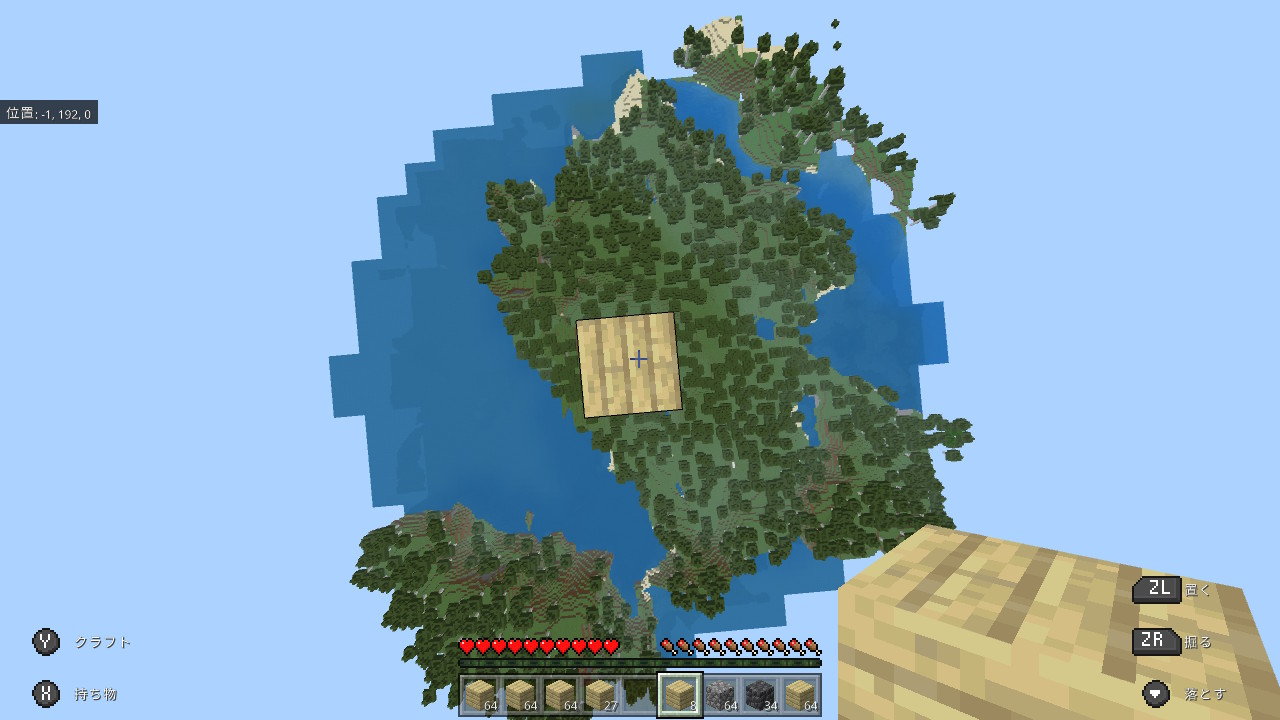Select the stack of 27 birch planks
This screenshot has width=1280, height=720.
600,695
